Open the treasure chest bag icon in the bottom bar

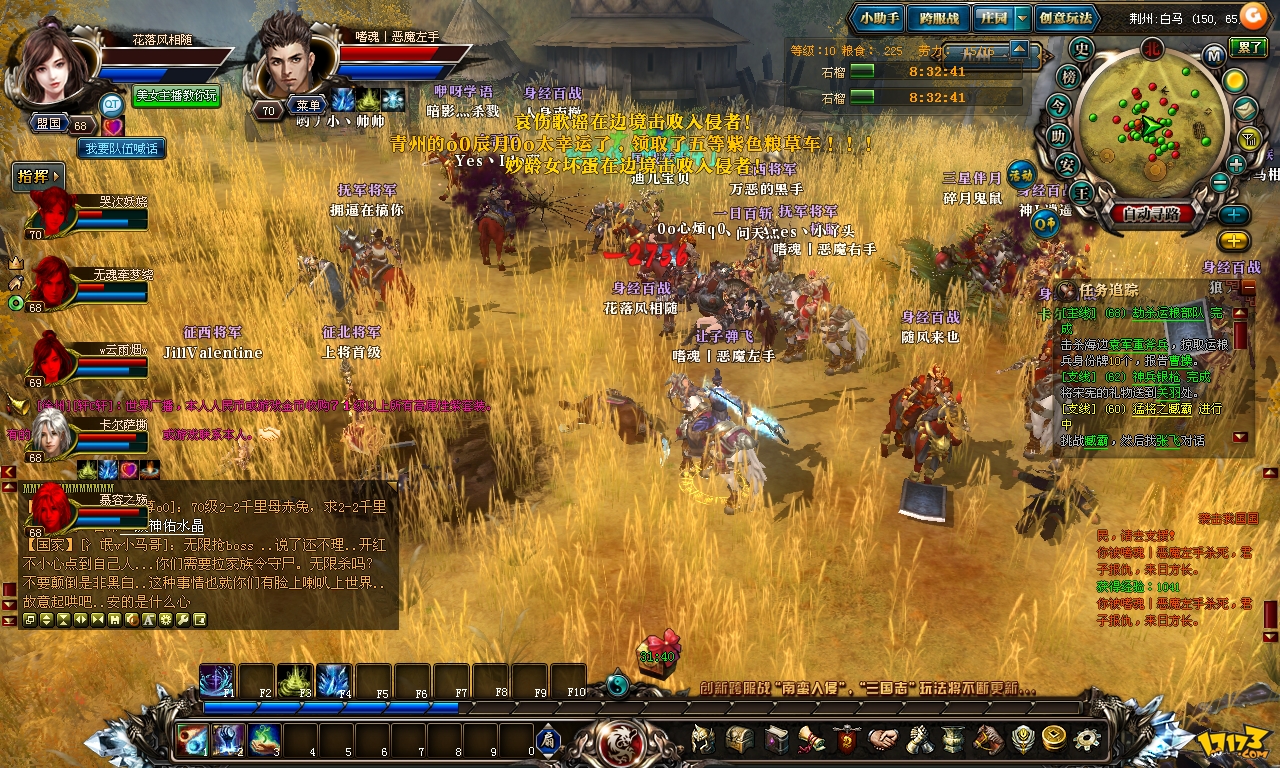[740, 740]
